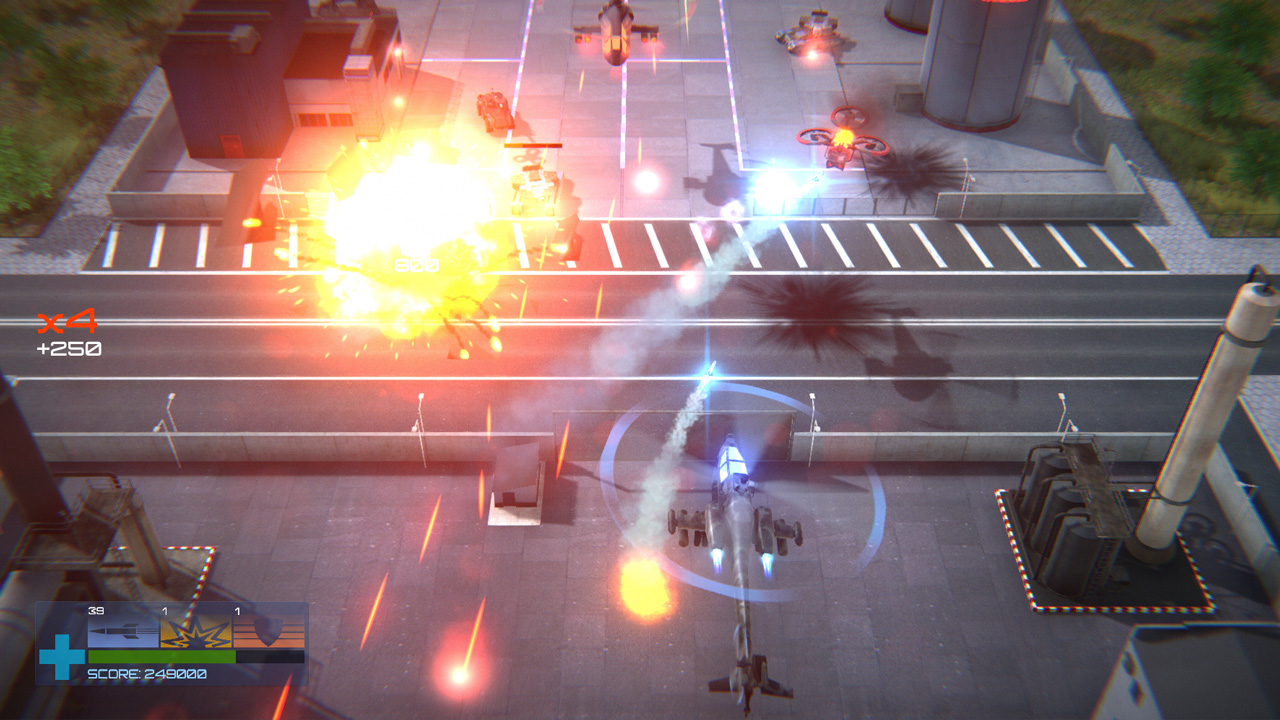Toggle the bomb counter showing 1

tap(165, 610)
